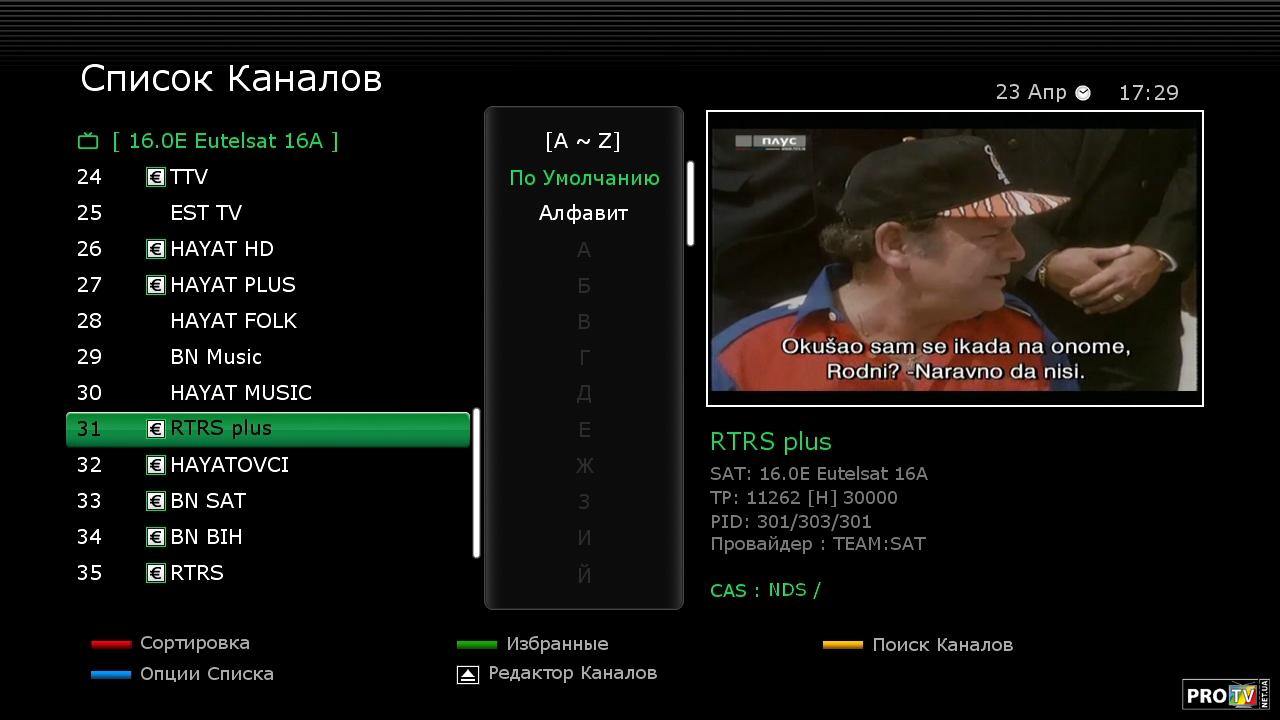Choose the По Умолчанию sort option
This screenshot has width=1280, height=720.
tap(584, 178)
